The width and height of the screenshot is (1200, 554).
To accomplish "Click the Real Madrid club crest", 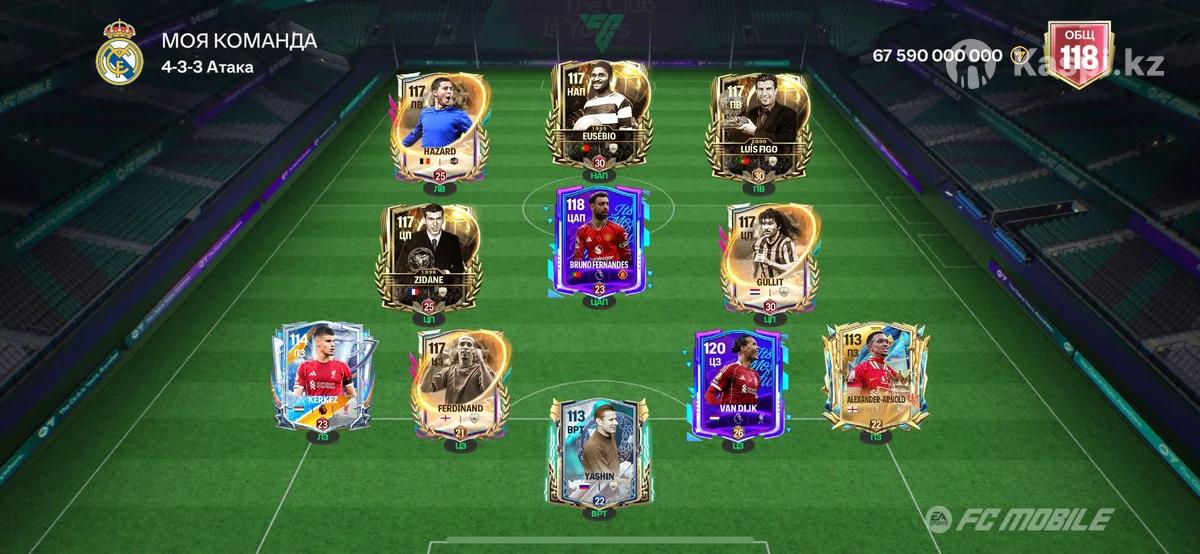I will tap(120, 55).
